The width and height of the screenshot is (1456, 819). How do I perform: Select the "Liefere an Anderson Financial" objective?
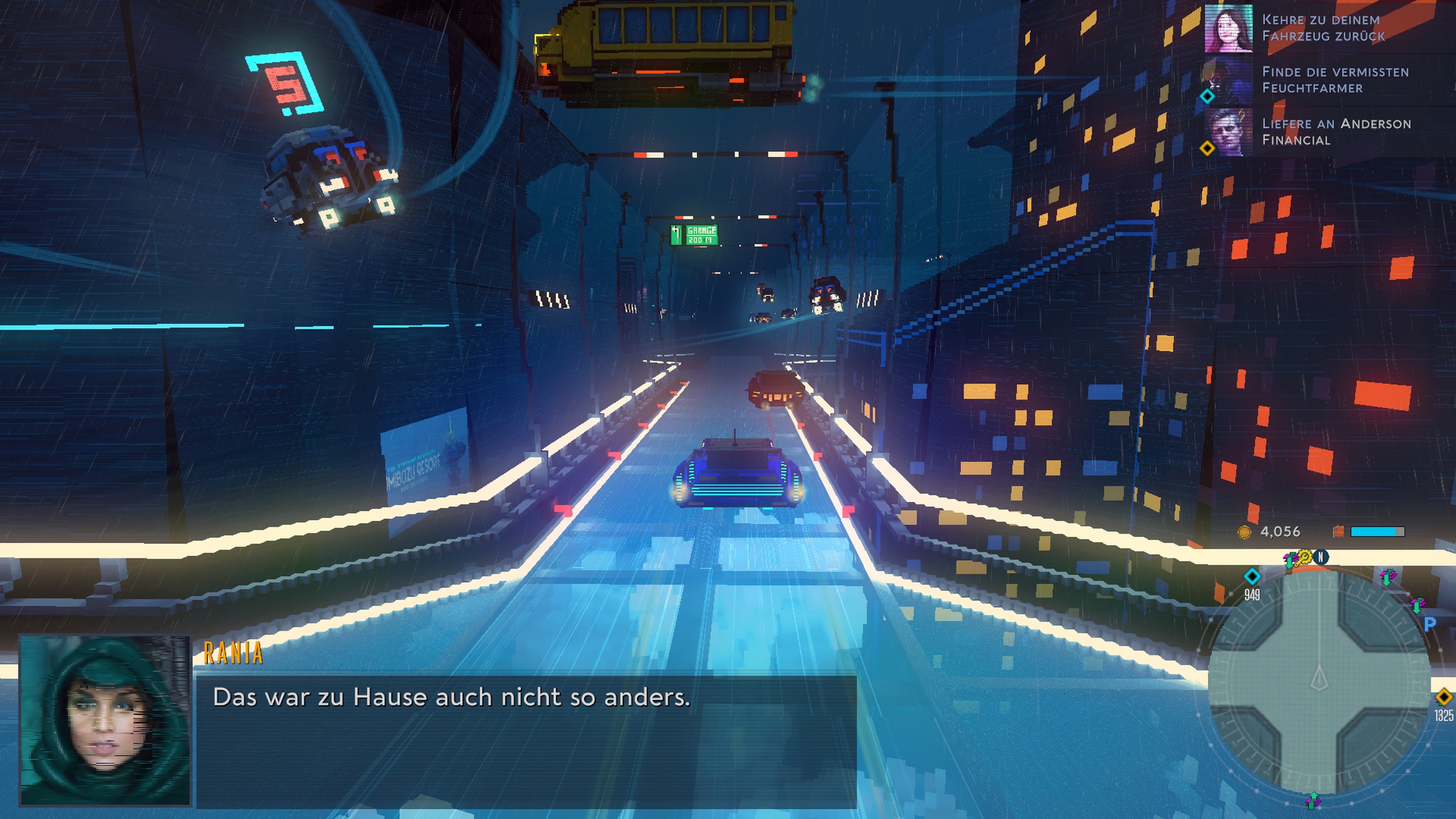click(x=1335, y=132)
